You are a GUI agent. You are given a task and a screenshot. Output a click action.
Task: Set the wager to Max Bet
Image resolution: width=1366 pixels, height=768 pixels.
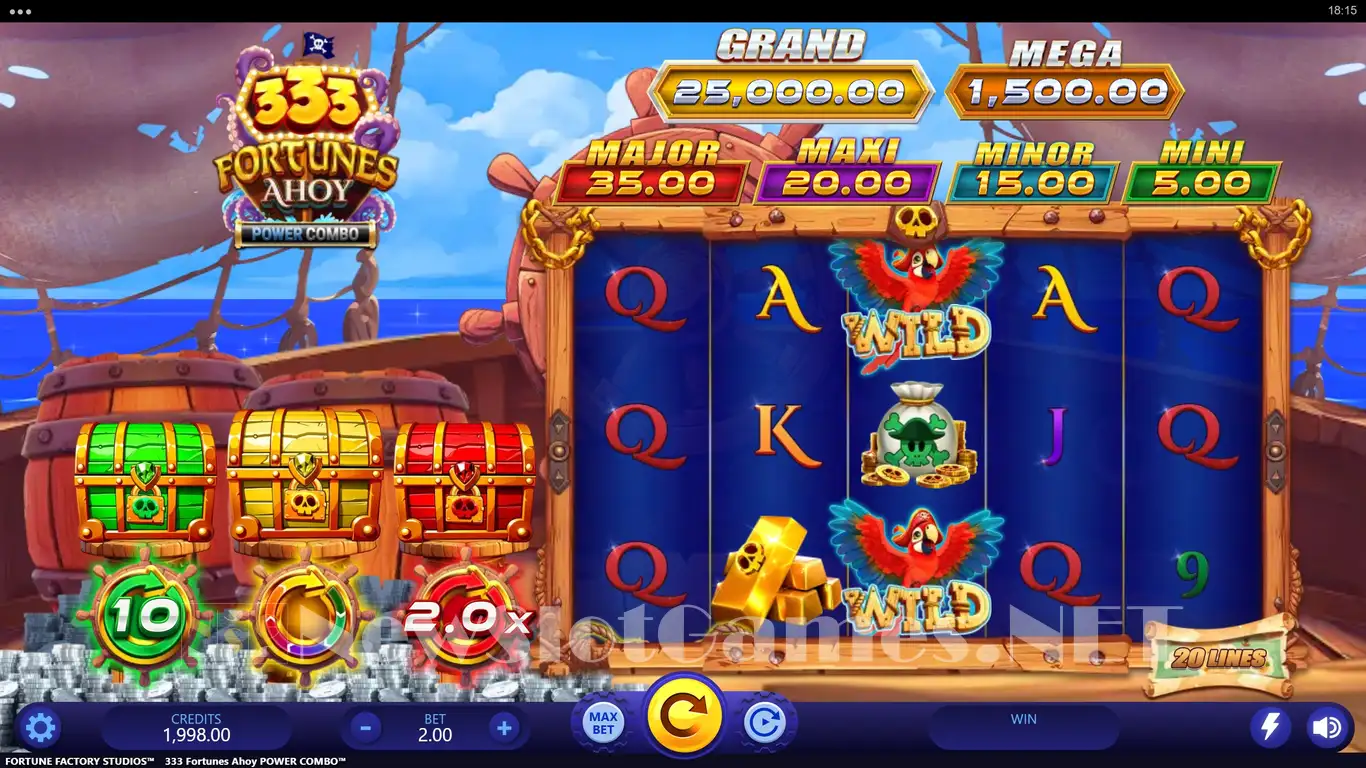coord(603,723)
